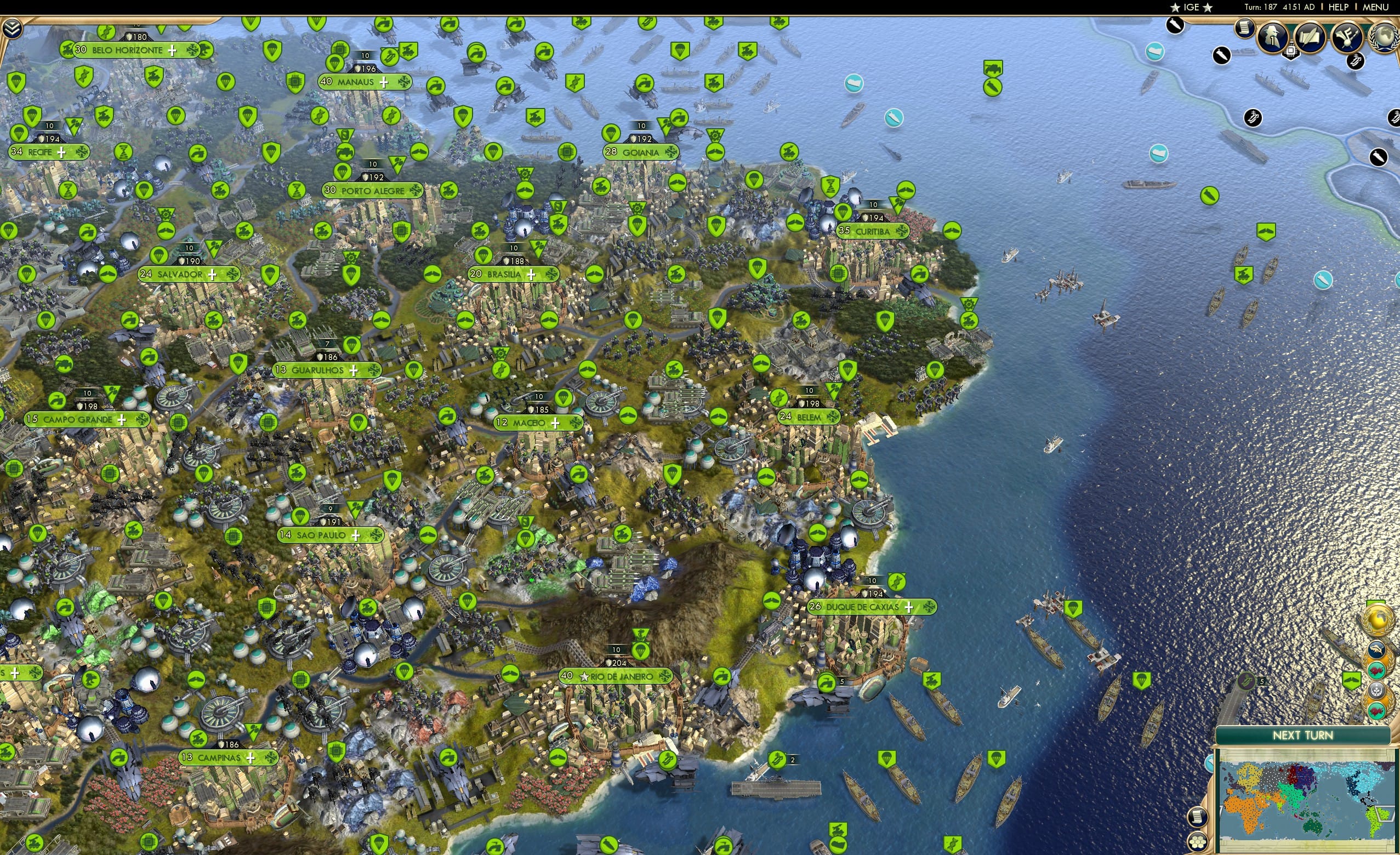Click South America on the minimap
The height and width of the screenshot is (855, 1400).
point(1374,822)
